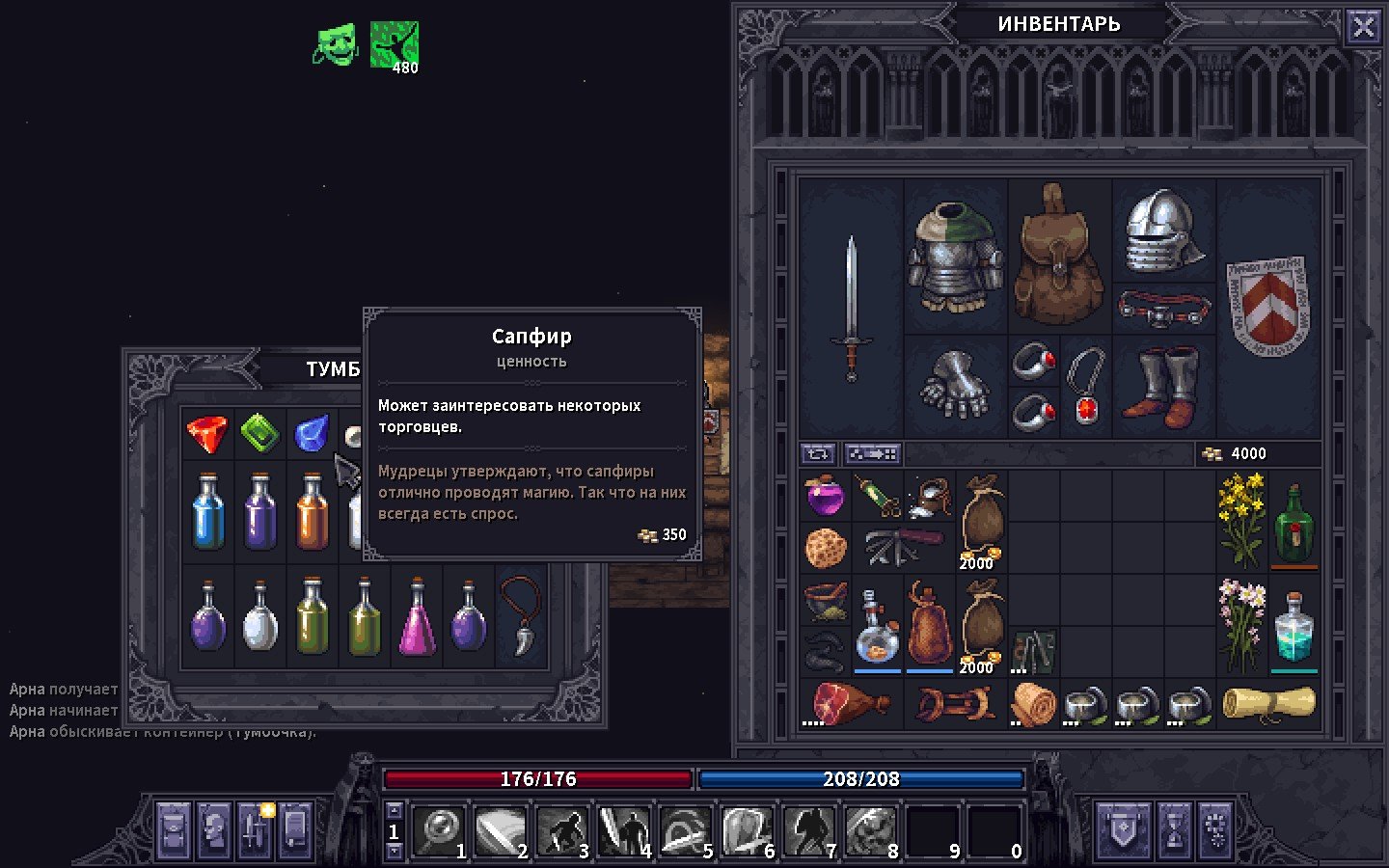Select the fang necklace in the container

coord(521,615)
